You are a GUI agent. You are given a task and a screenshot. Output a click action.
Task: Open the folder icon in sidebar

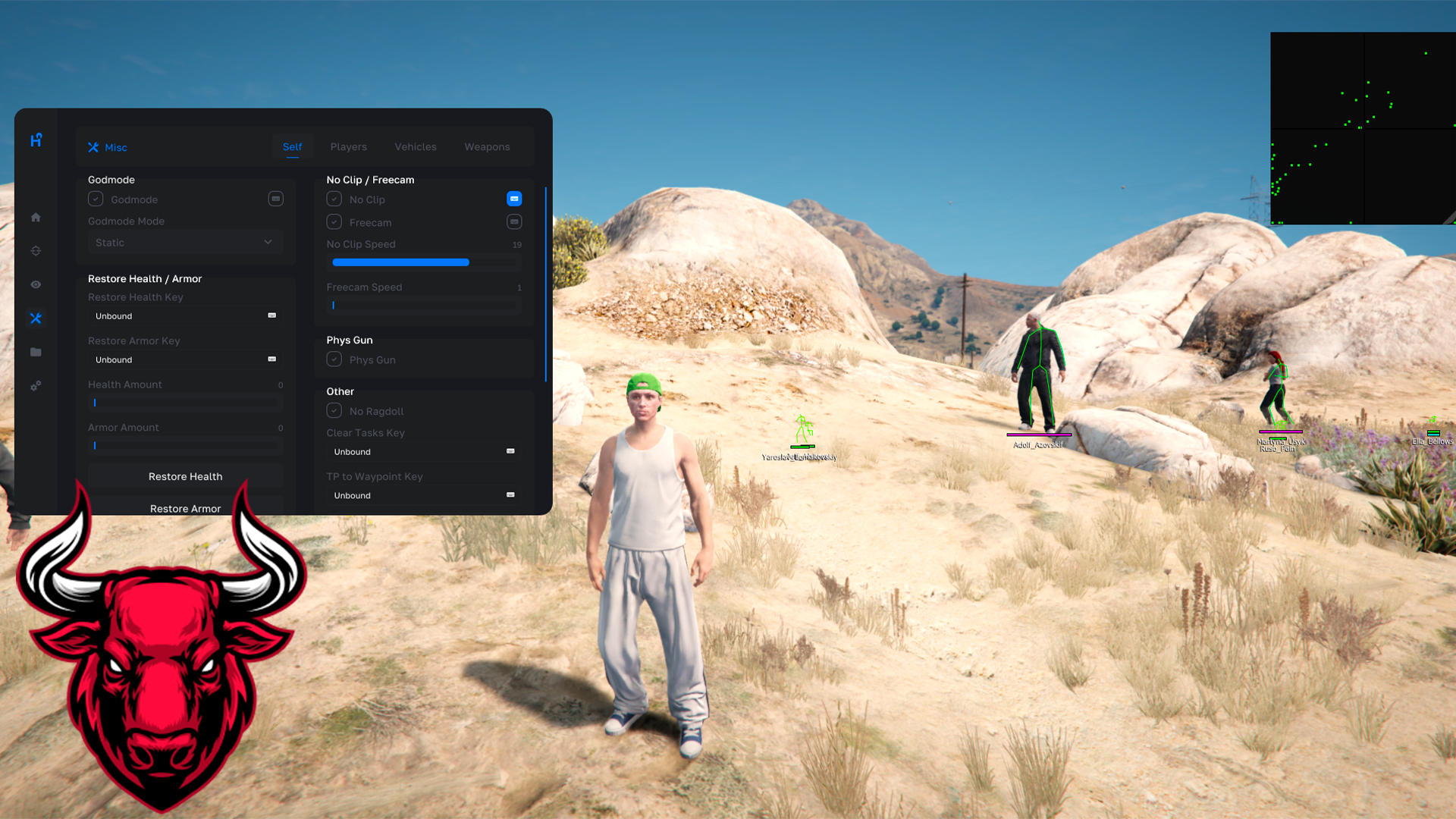tap(36, 352)
